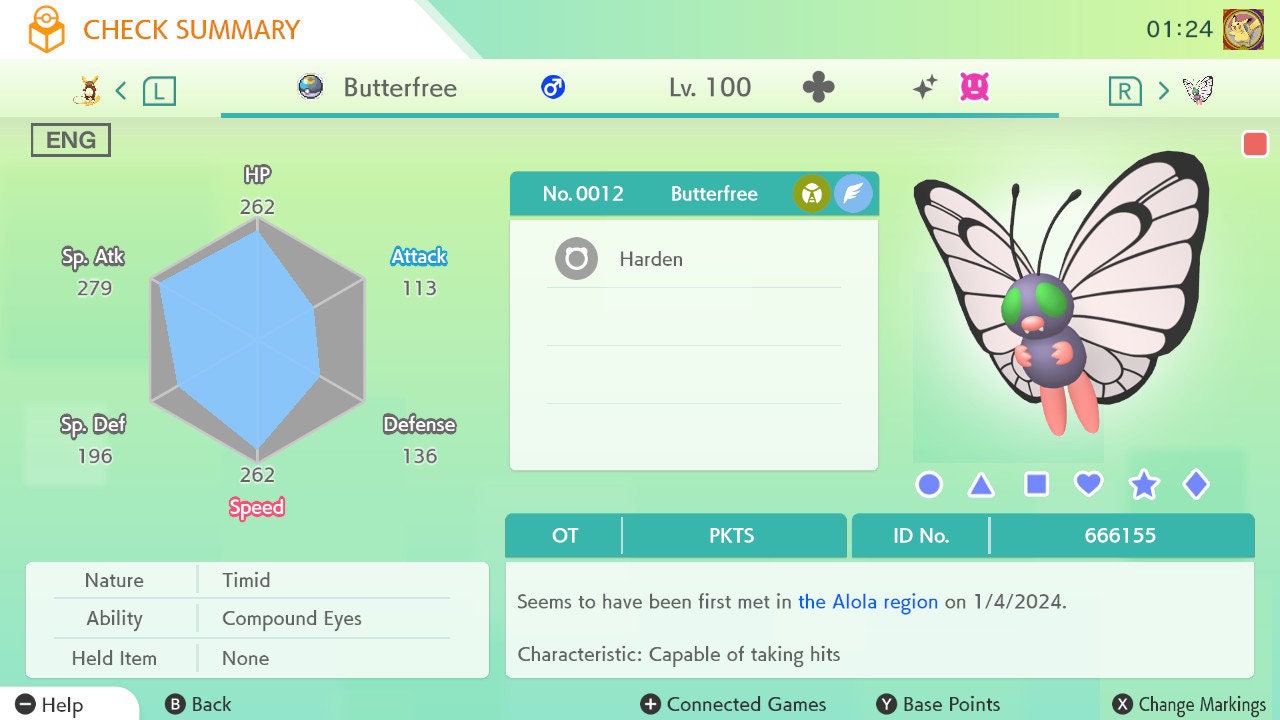
Task: Click the Alola region link
Action: coord(868,602)
